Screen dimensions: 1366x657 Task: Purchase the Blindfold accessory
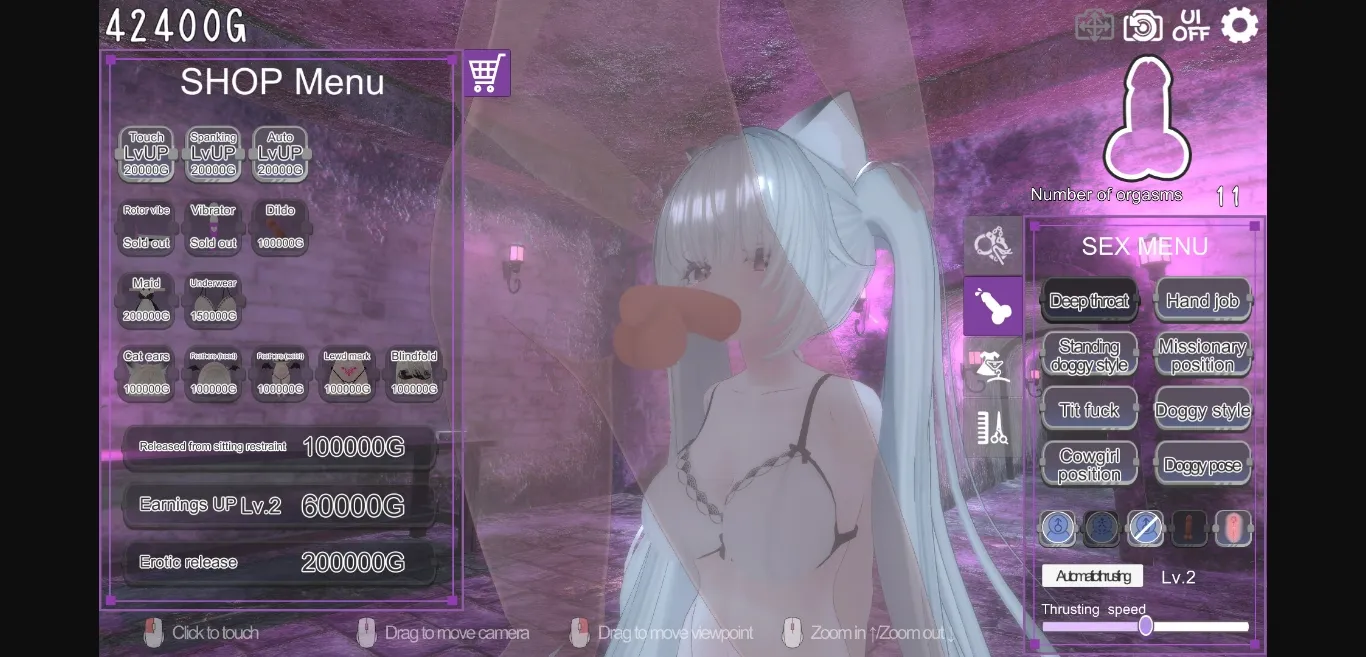click(x=414, y=373)
